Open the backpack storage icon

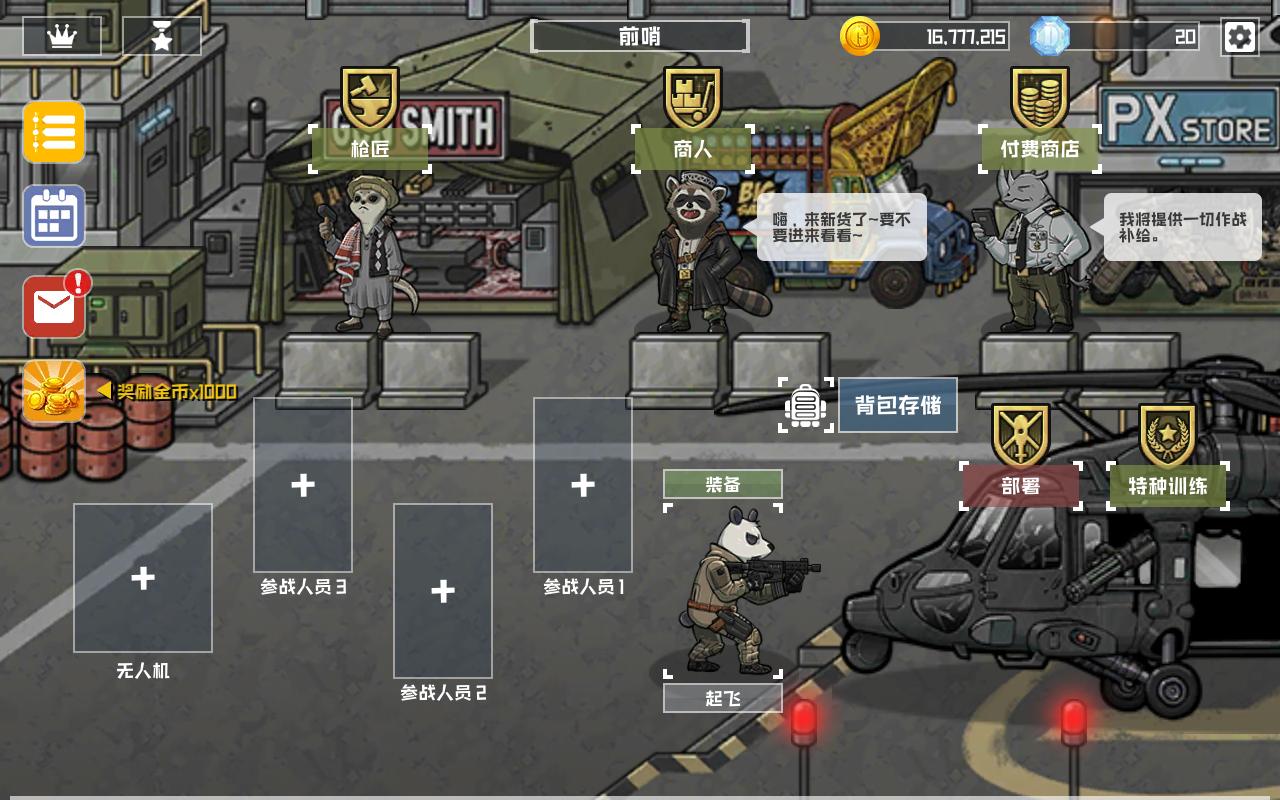click(808, 405)
